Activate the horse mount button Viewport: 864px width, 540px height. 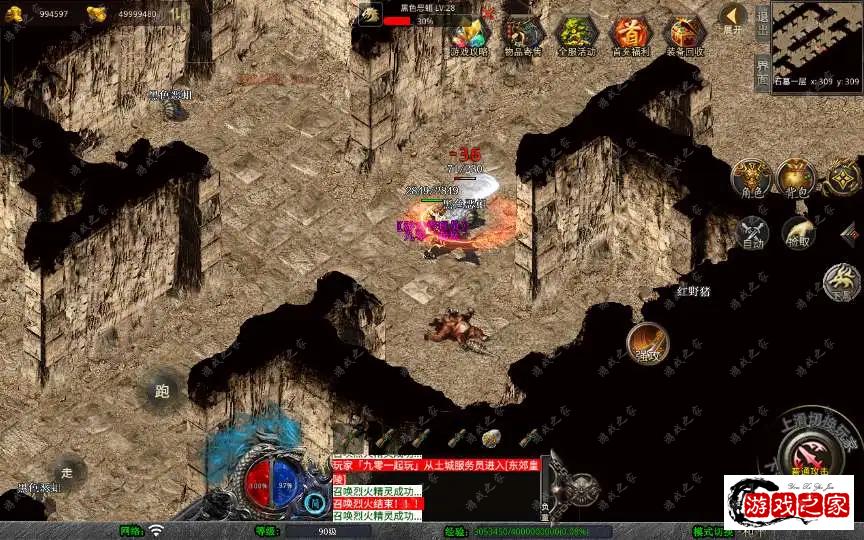pyautogui.click(x=843, y=282)
